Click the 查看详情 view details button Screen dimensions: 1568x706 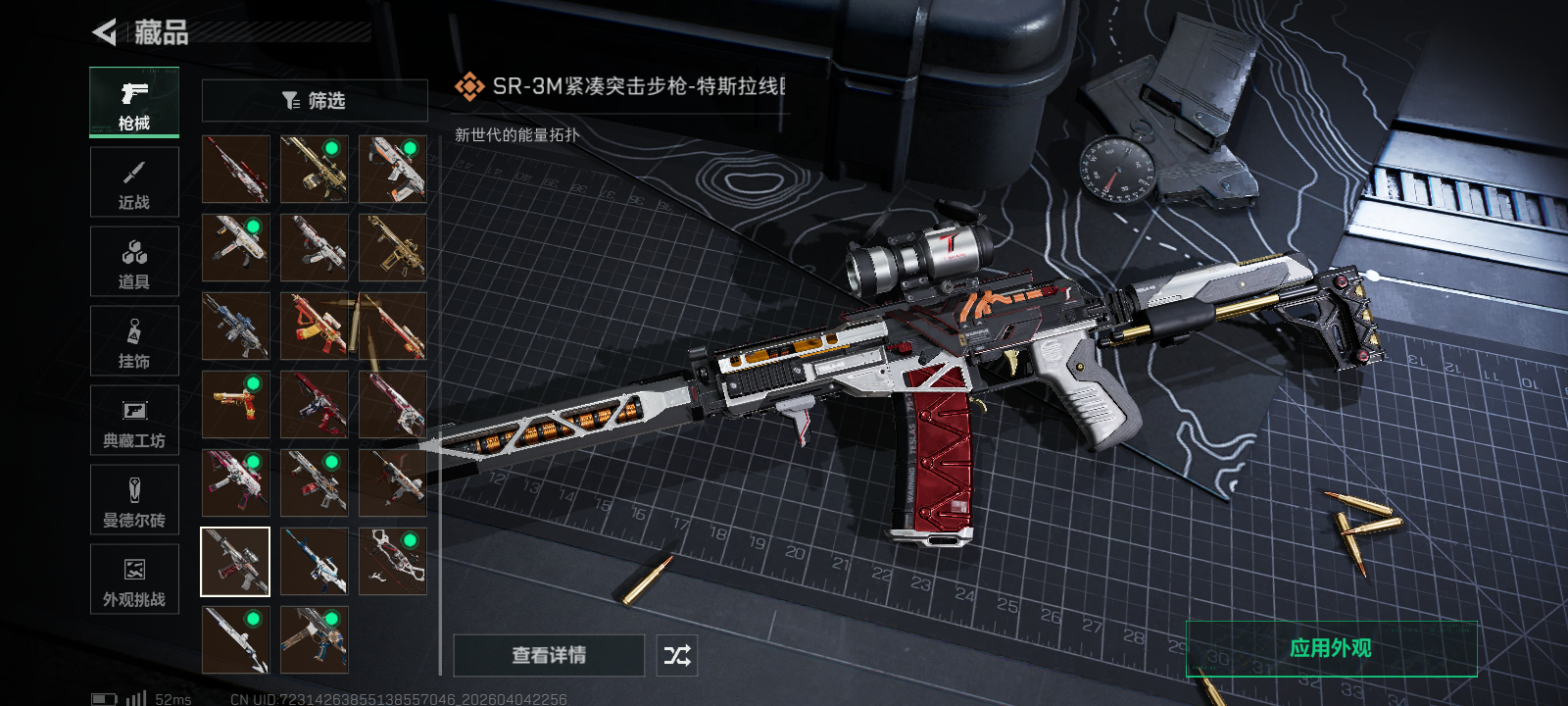(549, 655)
